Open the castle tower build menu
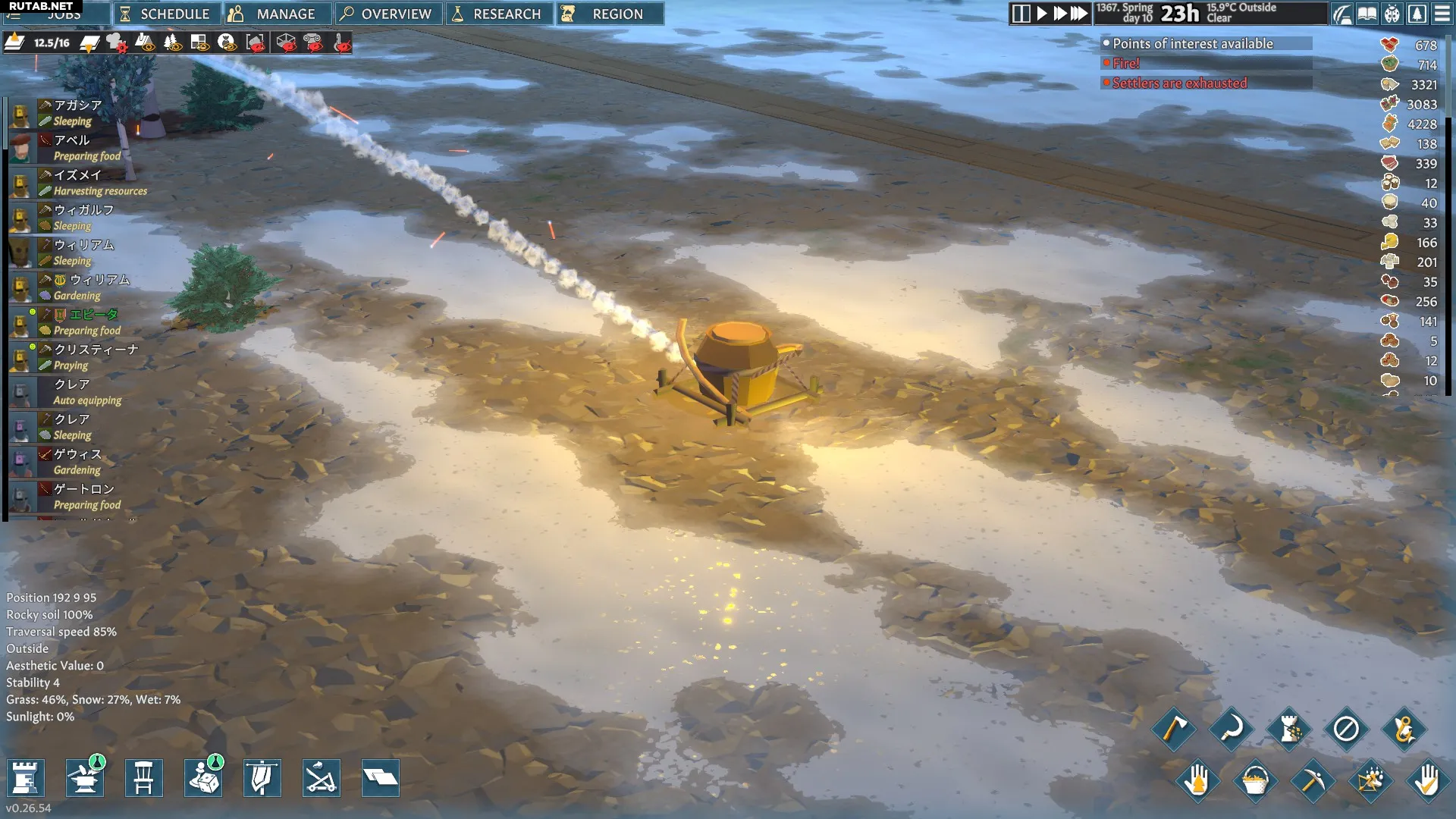1456x819 pixels. click(25, 778)
